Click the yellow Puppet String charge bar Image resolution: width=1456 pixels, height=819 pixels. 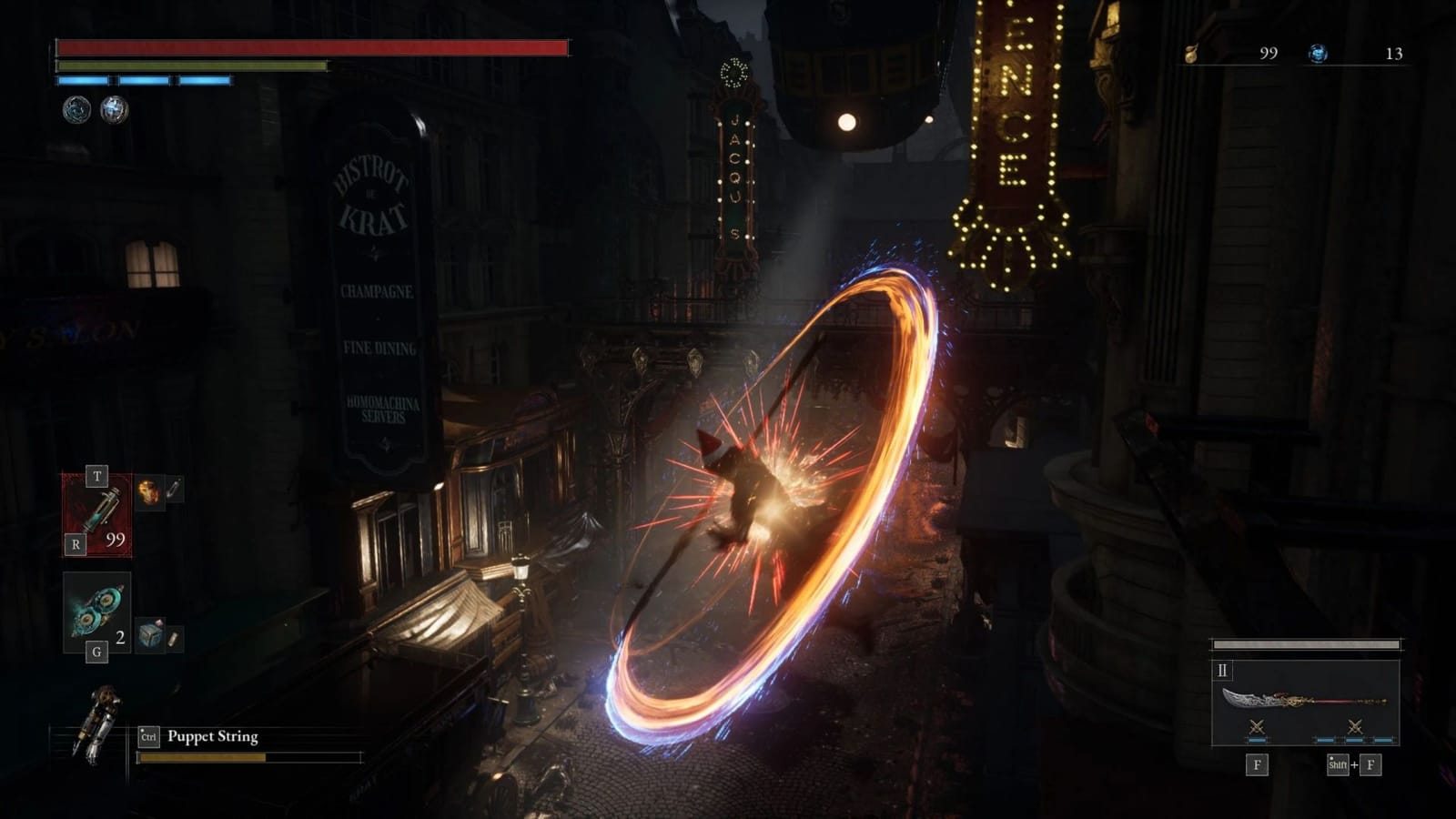[x=202, y=757]
